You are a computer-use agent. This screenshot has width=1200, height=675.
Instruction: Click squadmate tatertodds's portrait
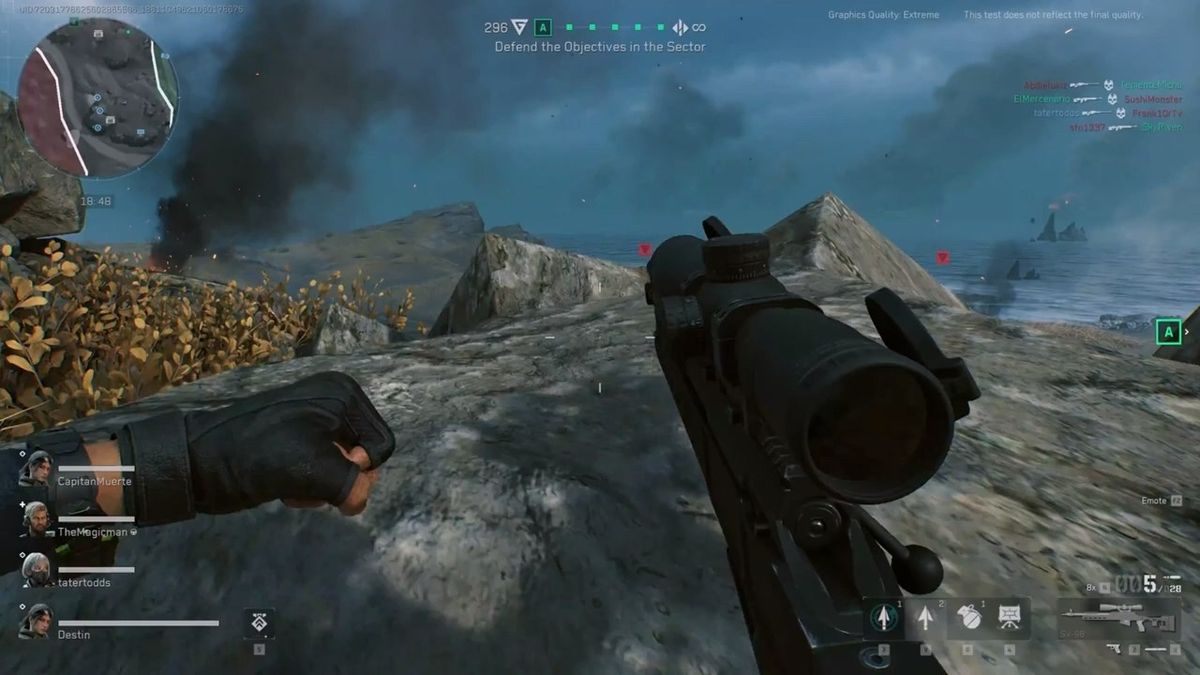37,569
